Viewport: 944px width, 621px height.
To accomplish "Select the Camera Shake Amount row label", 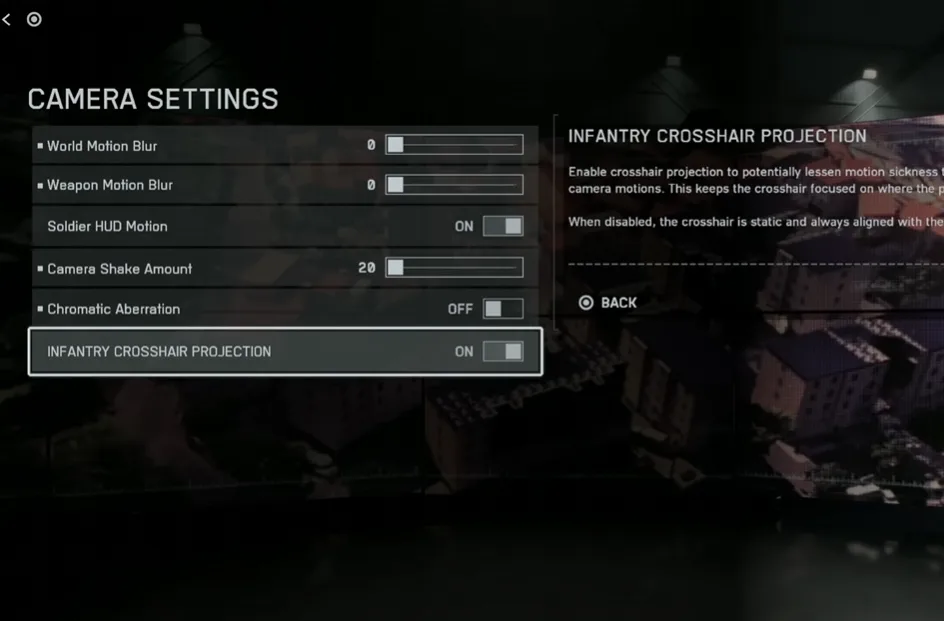I will click(119, 269).
